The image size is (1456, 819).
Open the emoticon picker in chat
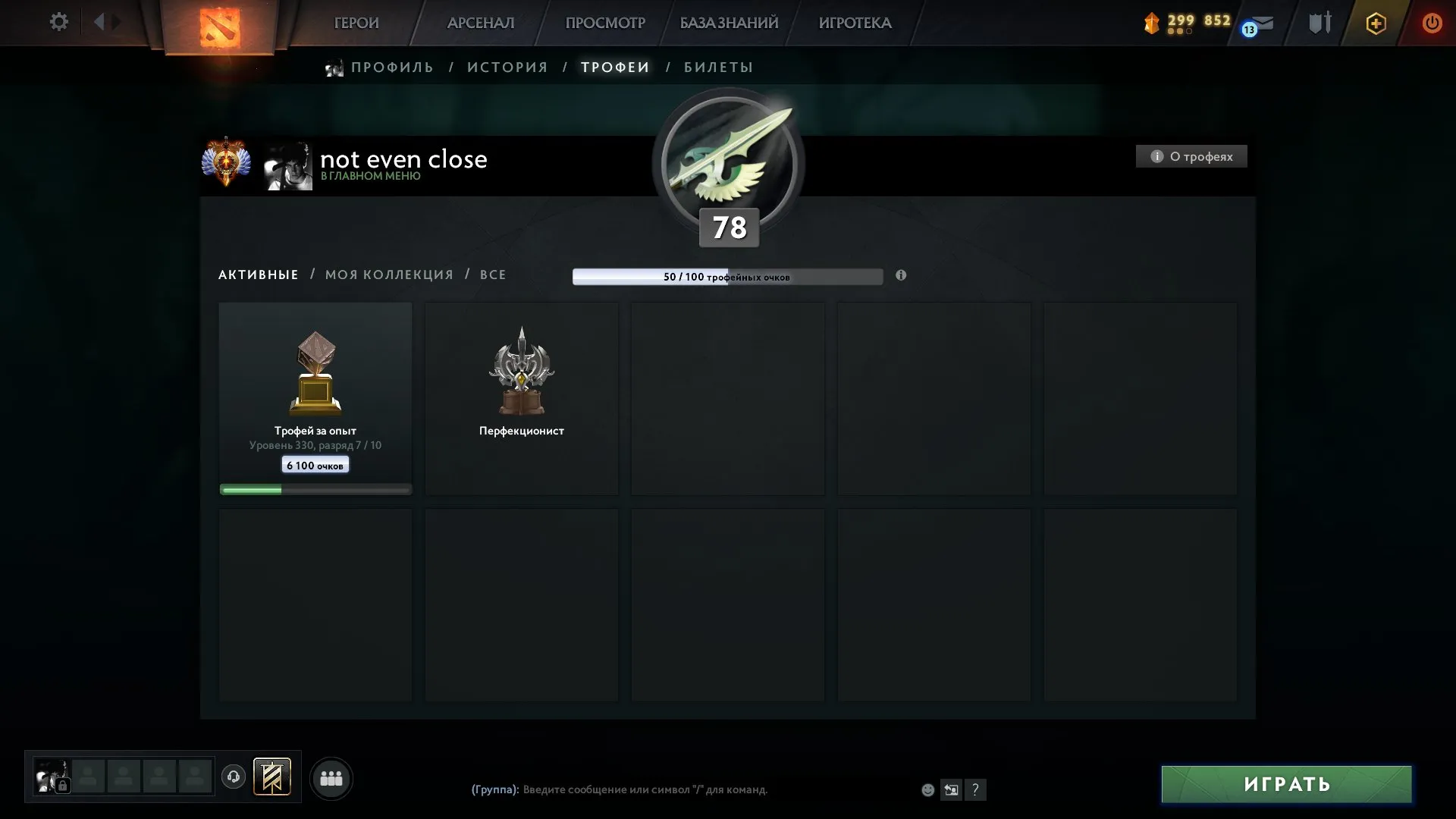927,789
